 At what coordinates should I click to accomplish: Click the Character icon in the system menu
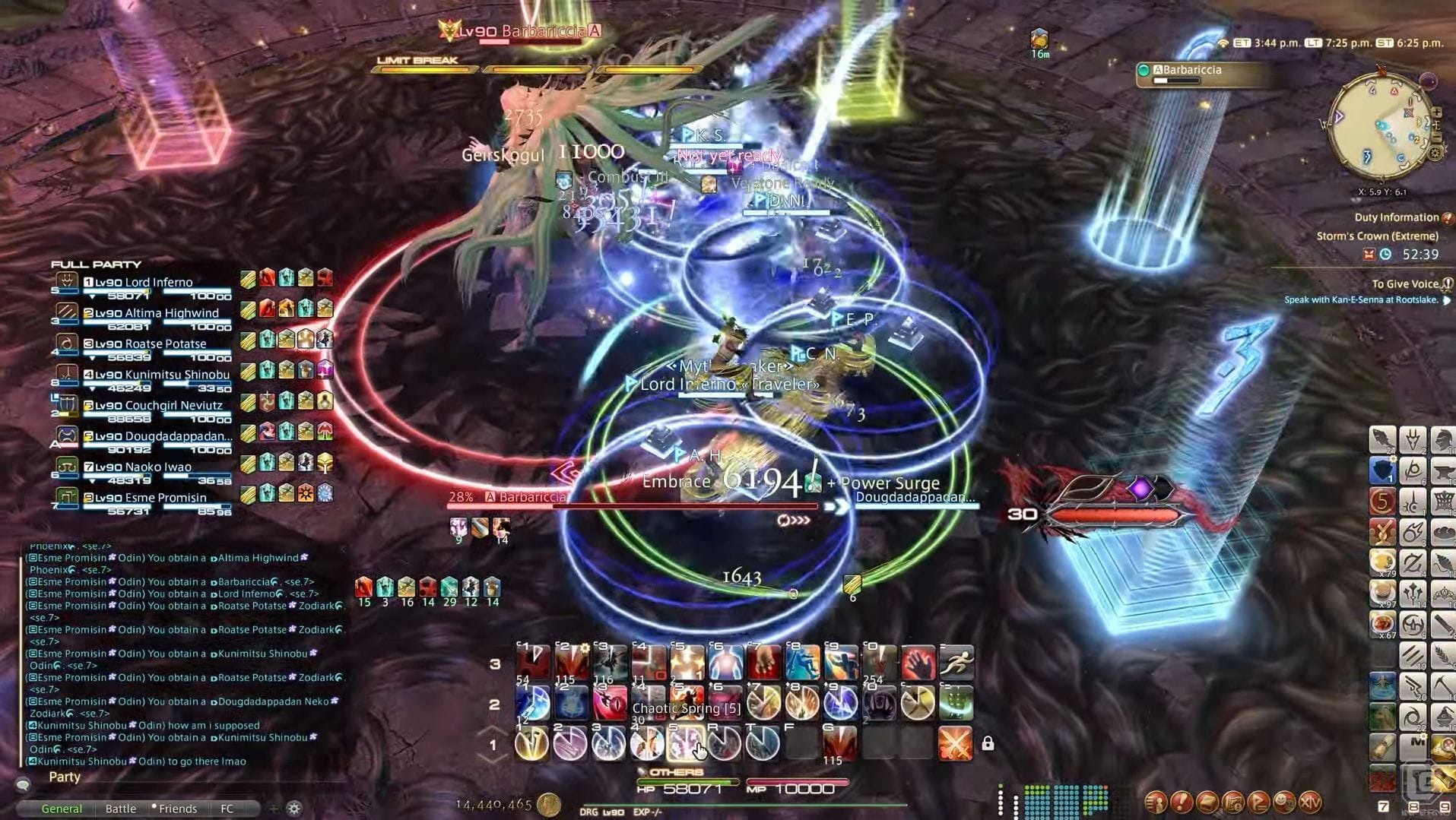(1156, 802)
